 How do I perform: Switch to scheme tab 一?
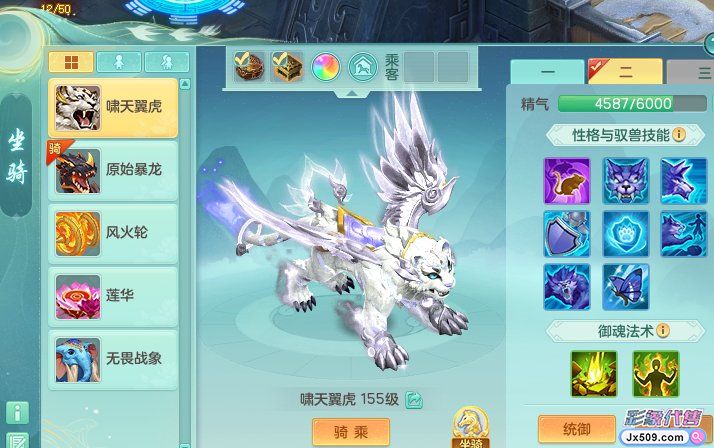[547, 72]
